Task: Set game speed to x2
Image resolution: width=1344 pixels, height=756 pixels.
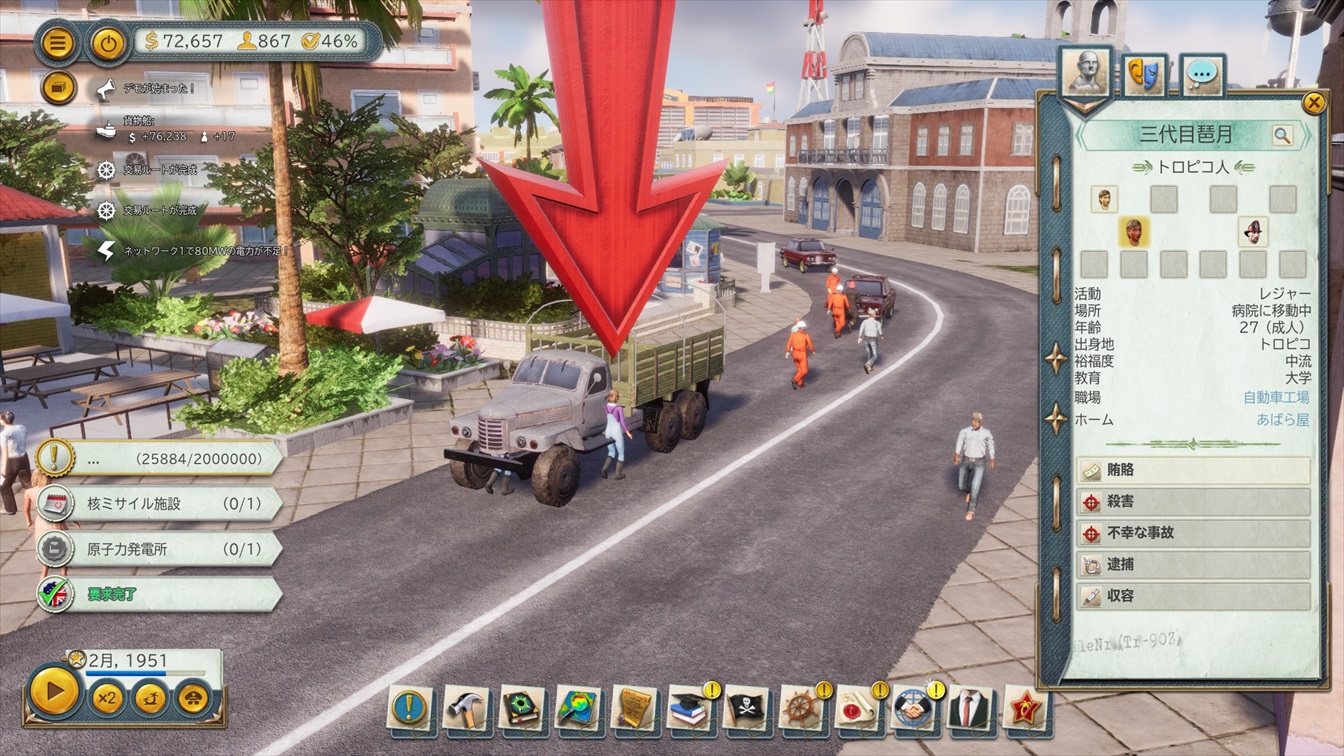Action: 108,696
